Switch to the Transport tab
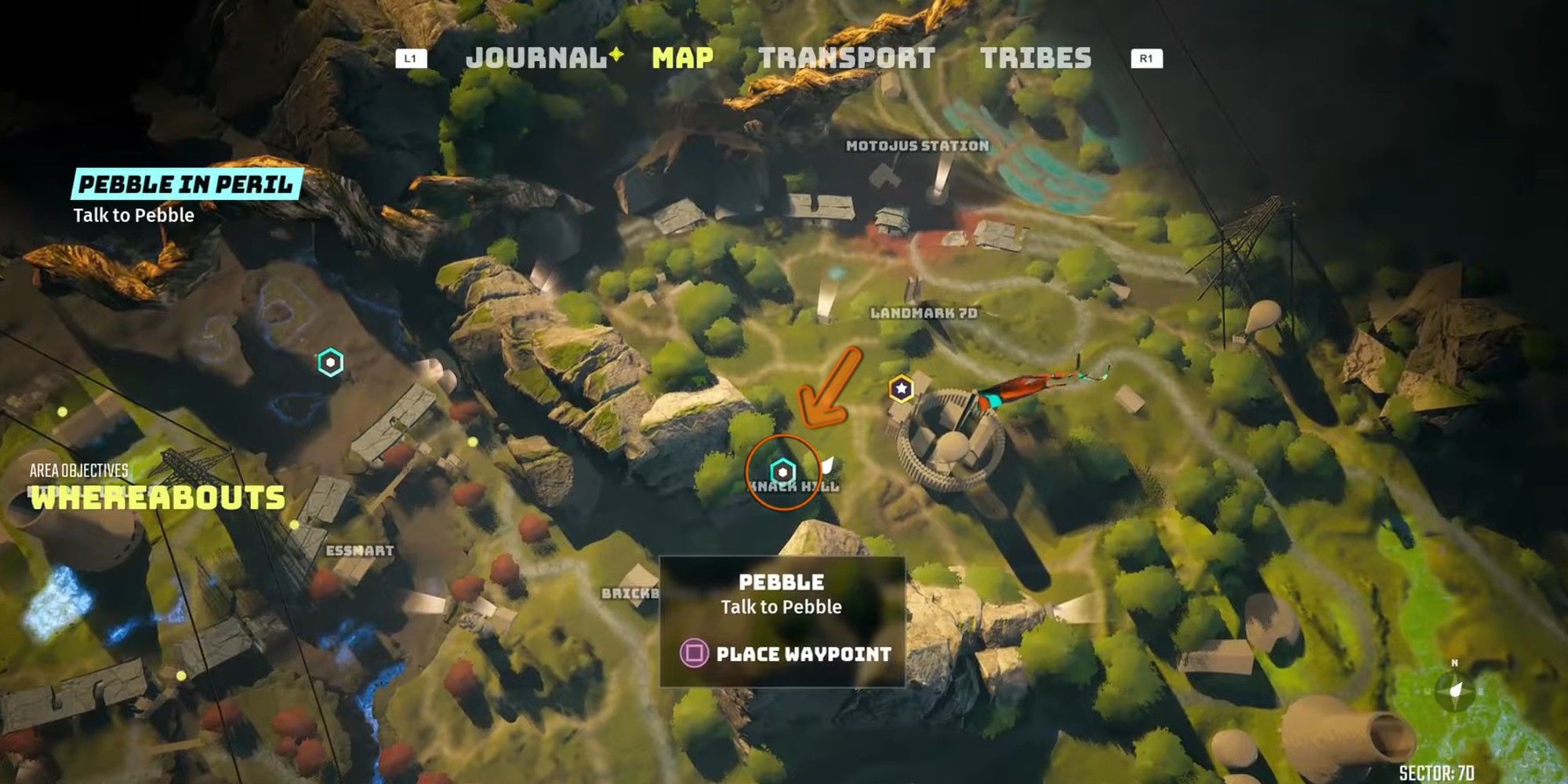The width and height of the screenshot is (1568, 784). point(845,57)
